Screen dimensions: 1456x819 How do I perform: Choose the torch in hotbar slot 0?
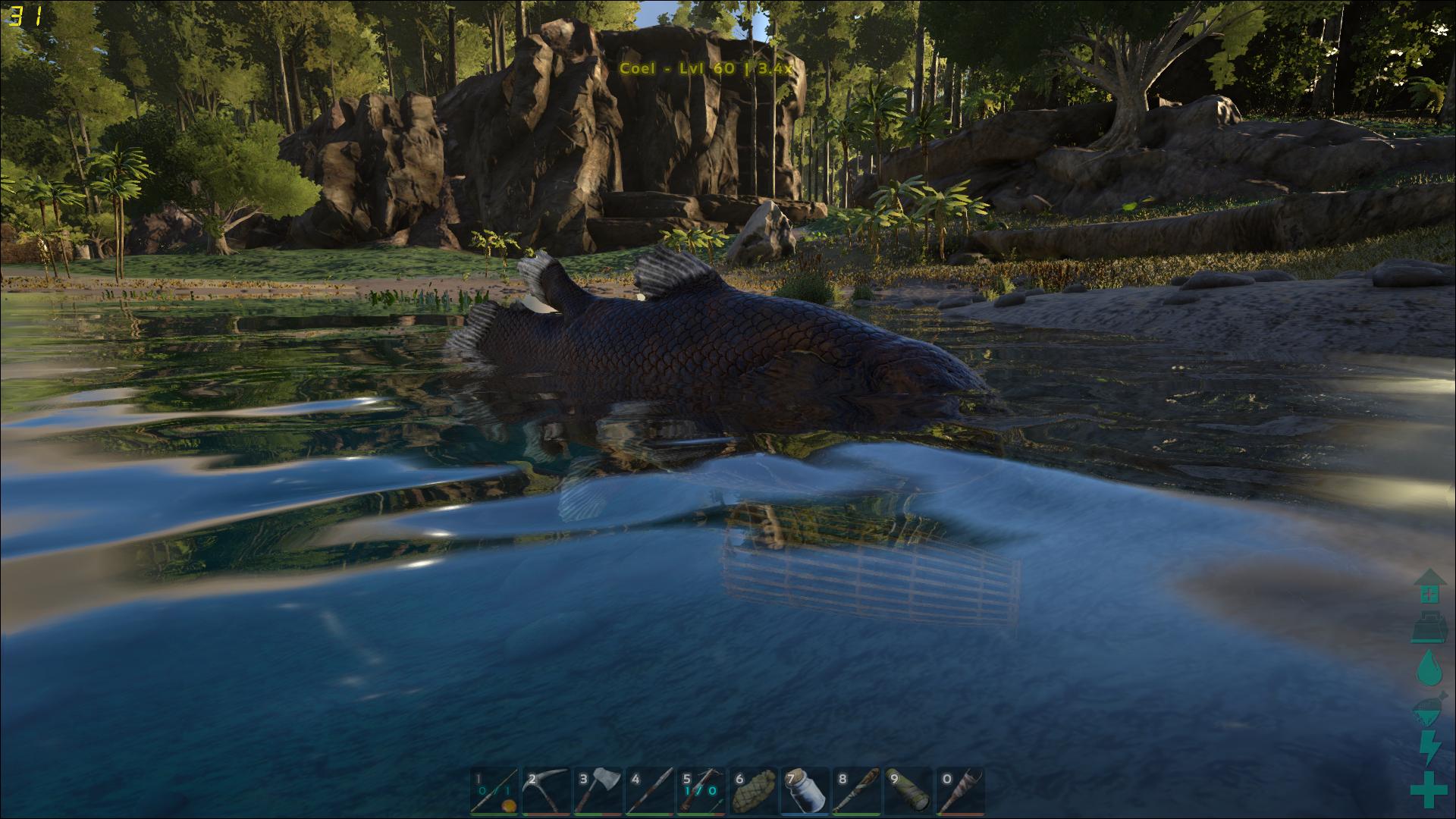click(960, 792)
